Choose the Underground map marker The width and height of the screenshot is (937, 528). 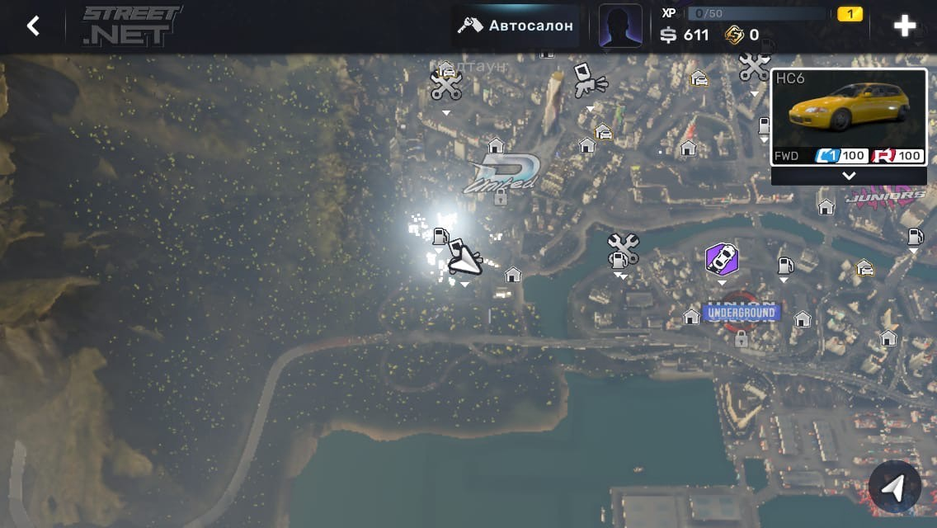click(741, 313)
